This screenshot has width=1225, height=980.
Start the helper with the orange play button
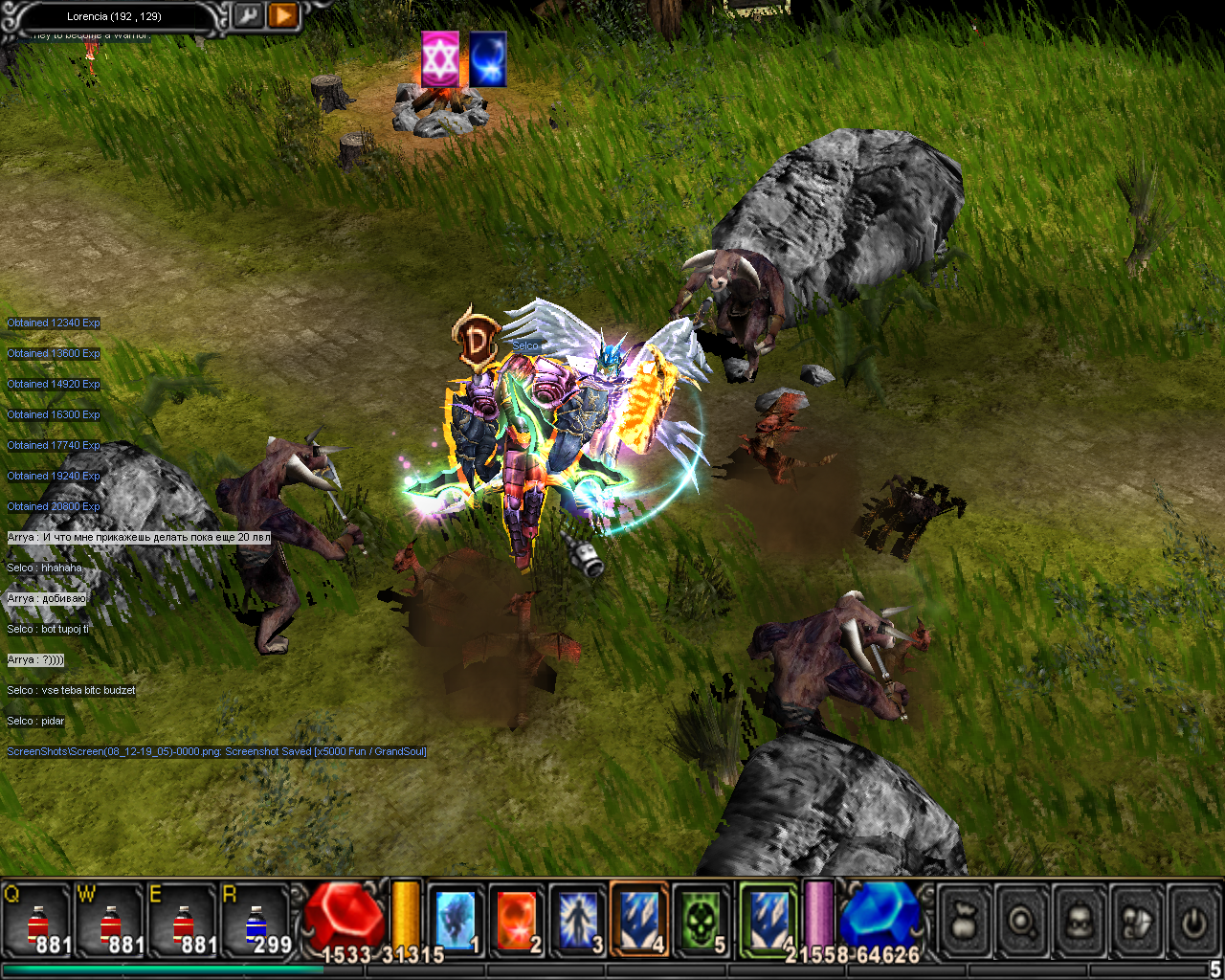coord(282,15)
